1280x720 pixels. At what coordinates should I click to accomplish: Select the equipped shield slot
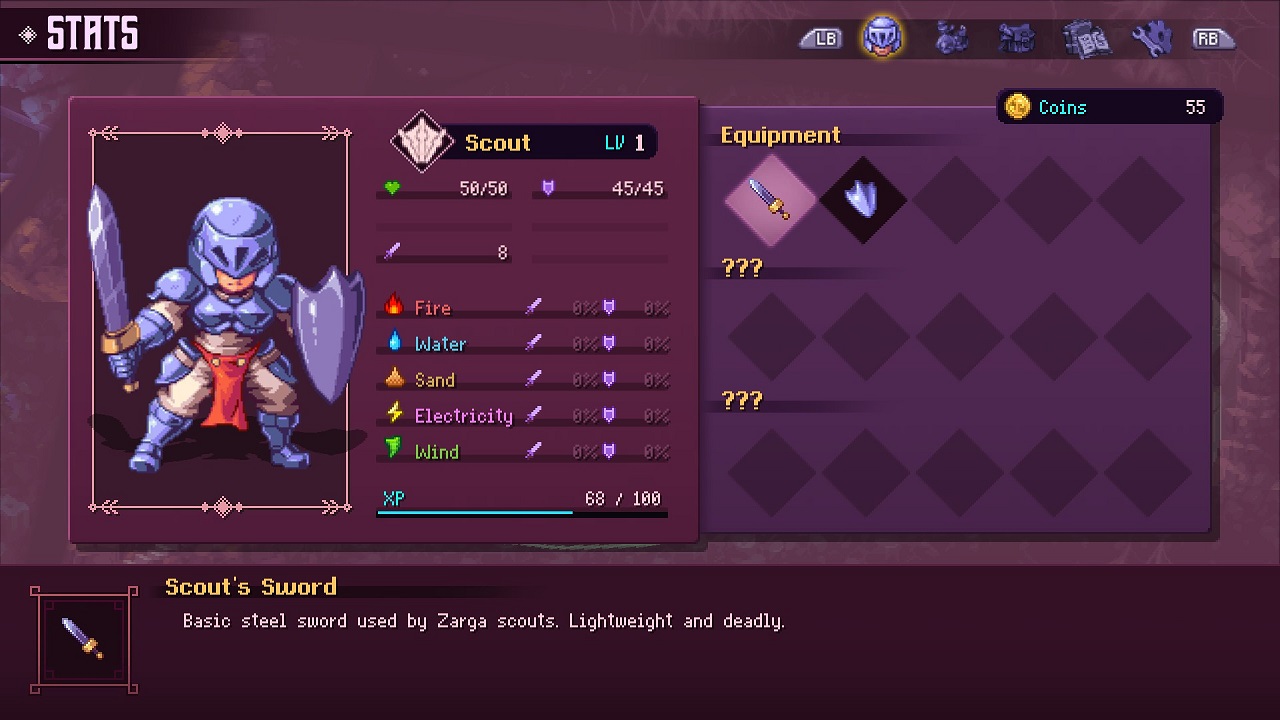coord(863,199)
